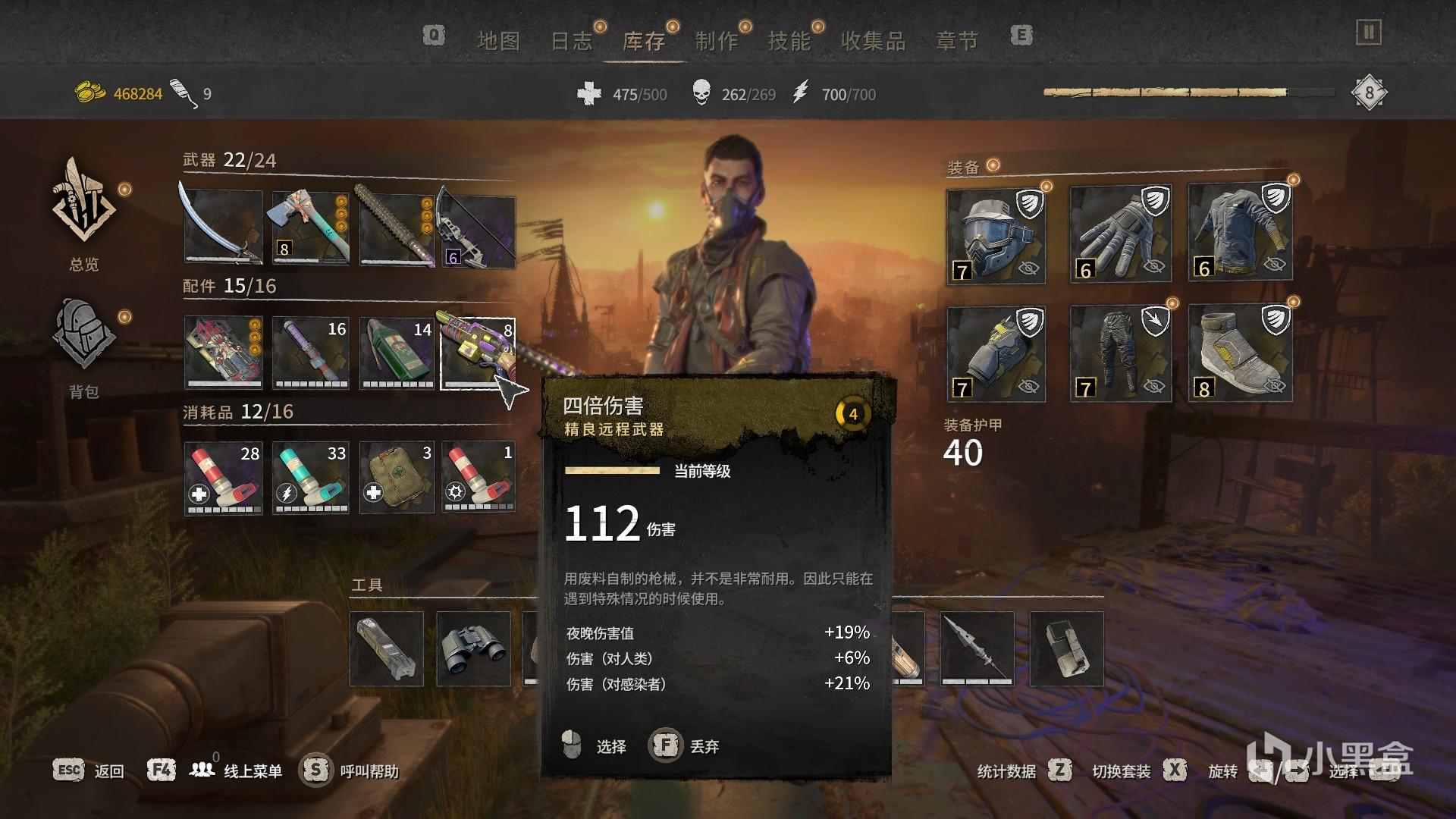This screenshot has width=1456, height=819.
Task: Select the red health inhaler with 28
Action: 224,478
